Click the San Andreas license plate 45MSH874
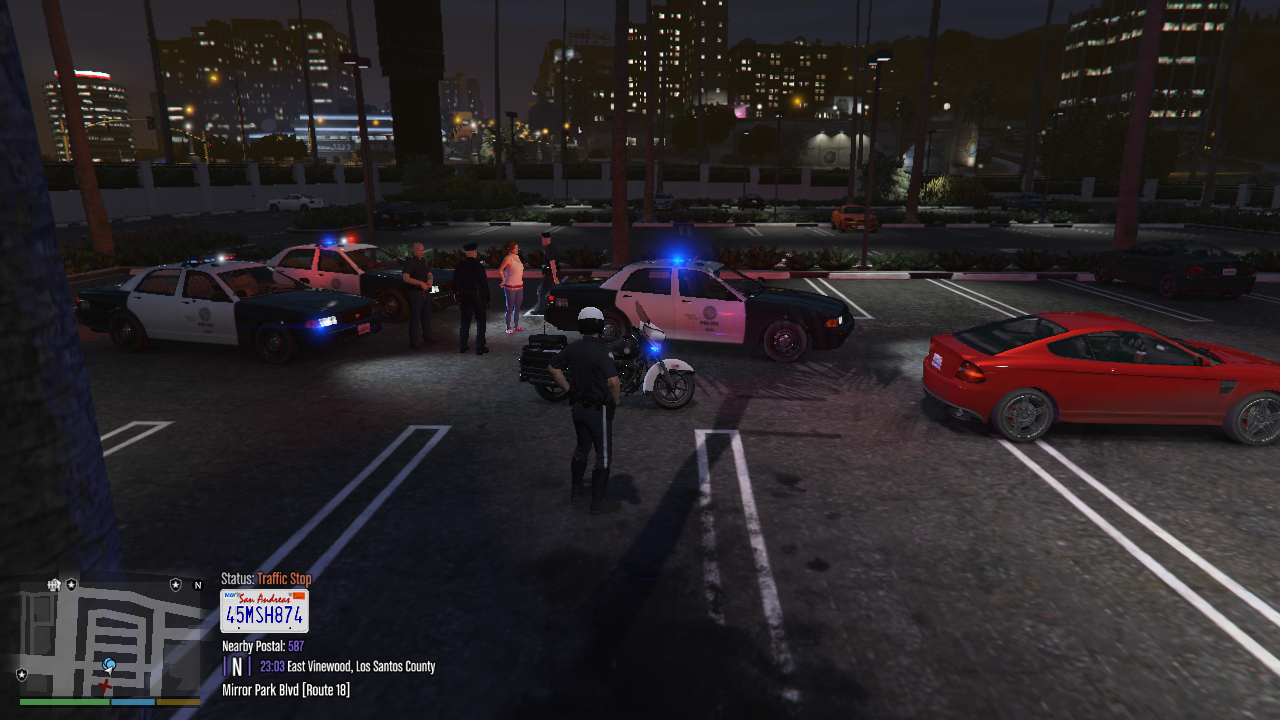1280x720 pixels. tap(264, 611)
